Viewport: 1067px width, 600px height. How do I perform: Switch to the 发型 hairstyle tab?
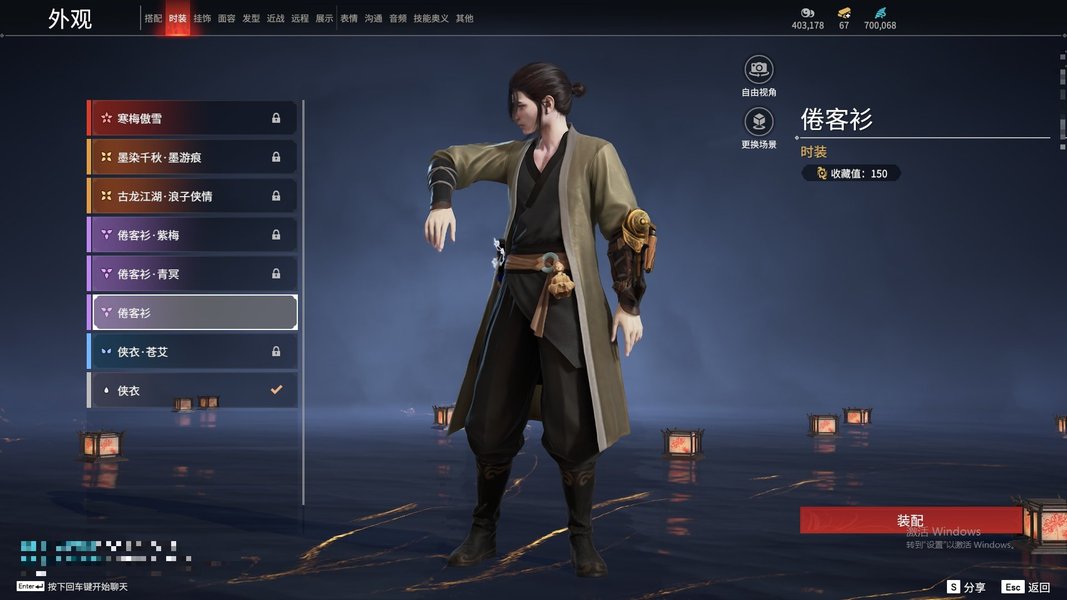[x=251, y=18]
